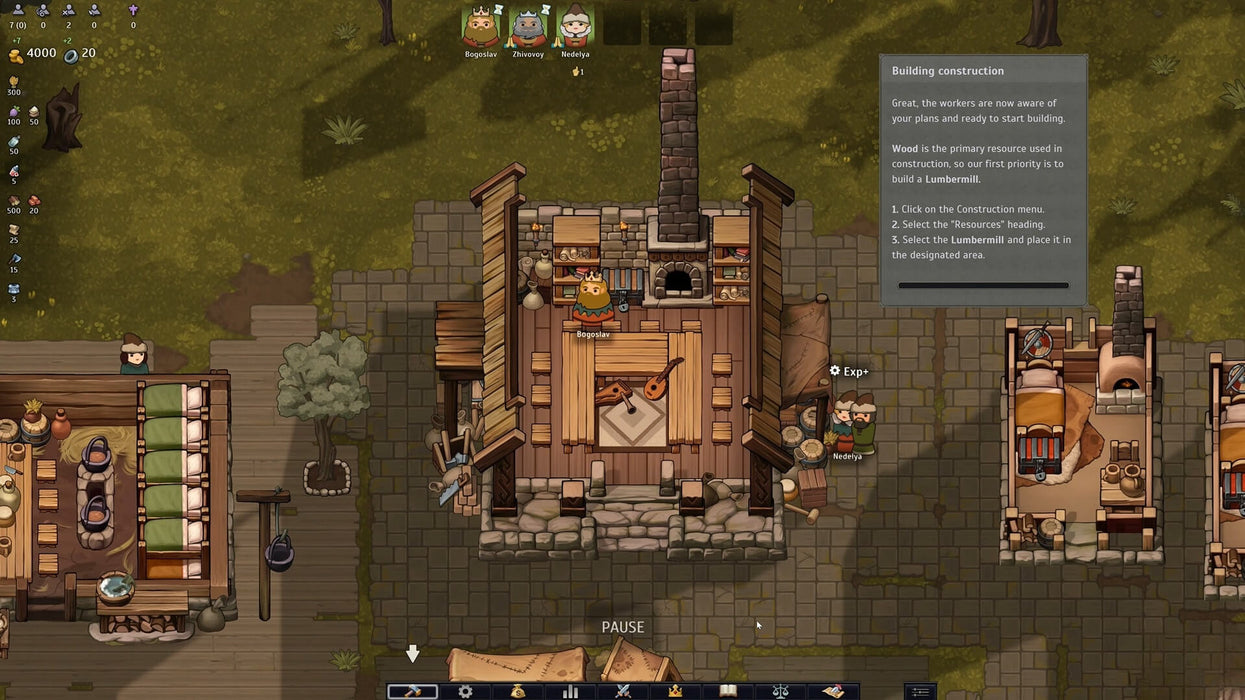Open the gear production menu
Viewport: 1245px width, 700px height.
point(465,691)
